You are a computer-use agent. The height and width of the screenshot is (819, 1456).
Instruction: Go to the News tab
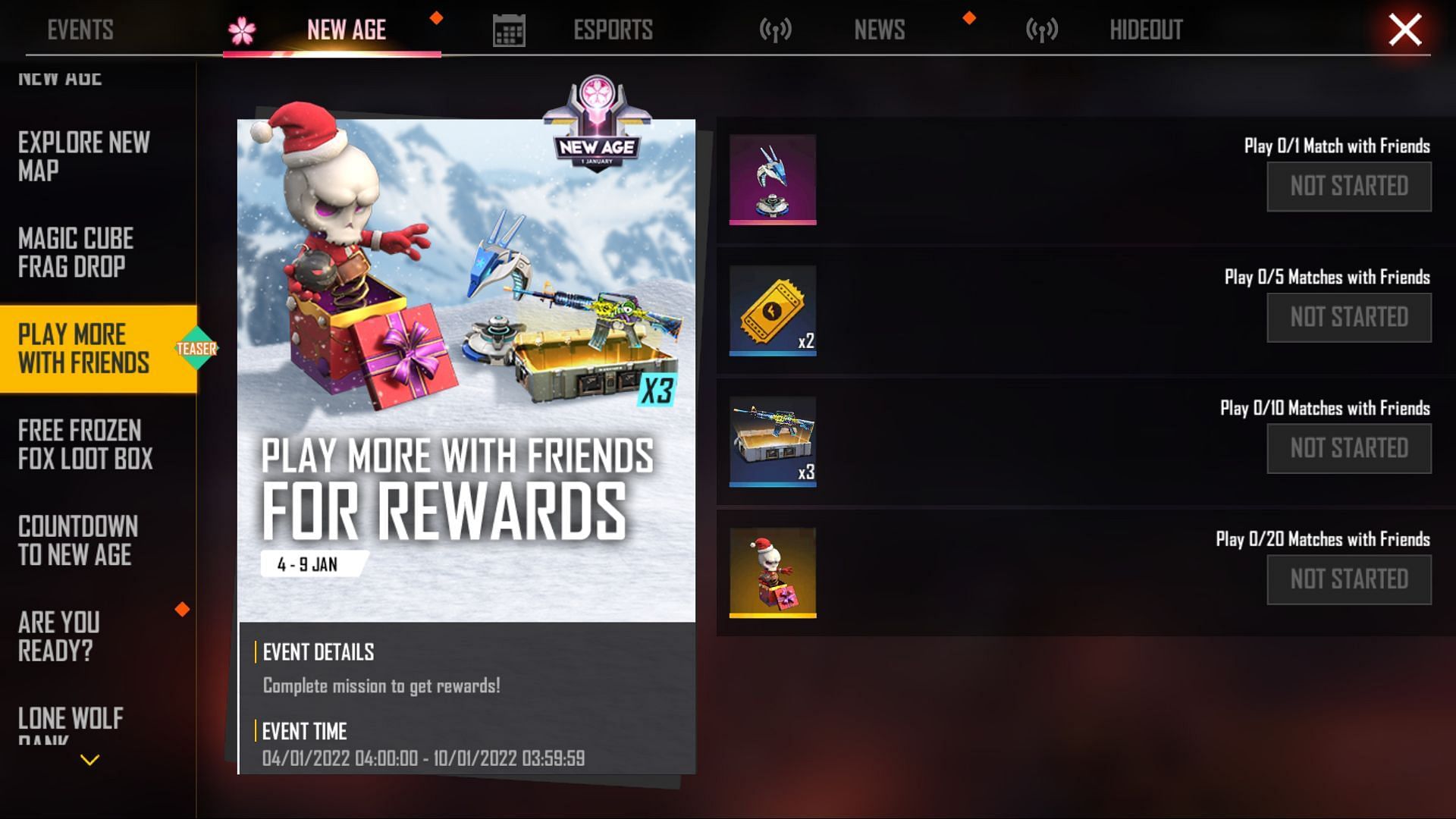point(879,30)
